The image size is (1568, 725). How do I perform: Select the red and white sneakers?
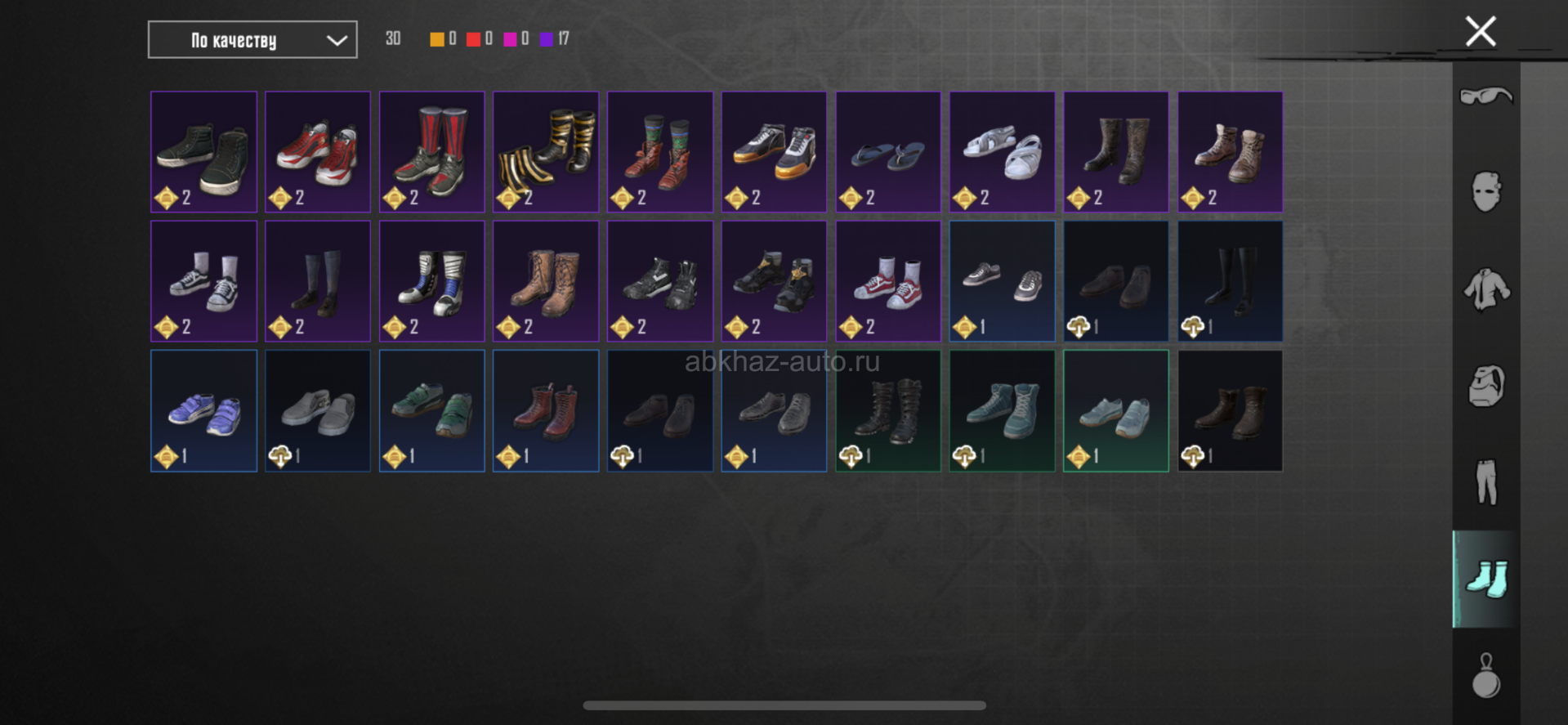[318, 152]
